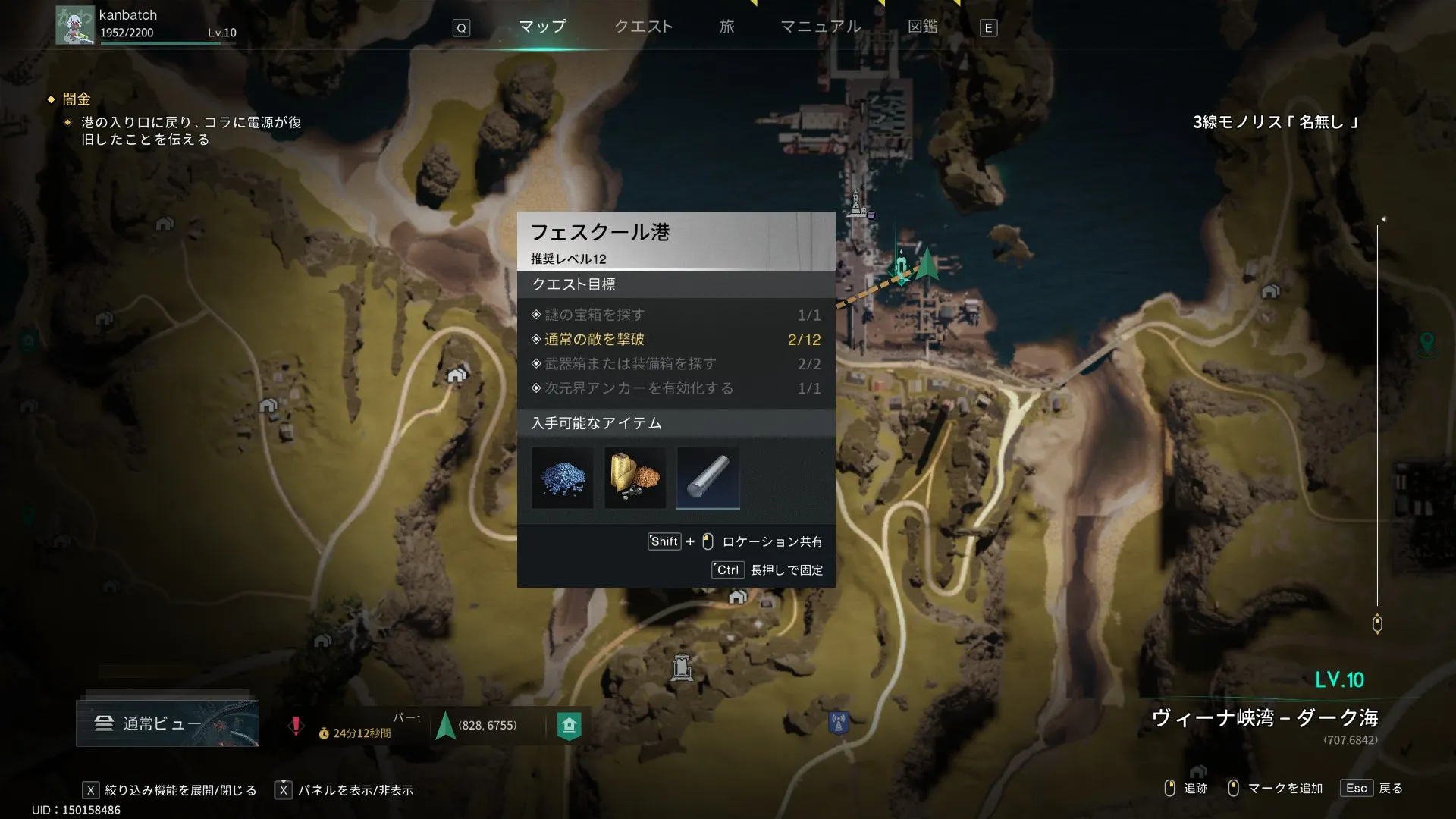Click the teal home marker button
This screenshot has height=819, width=1456.
[569, 726]
